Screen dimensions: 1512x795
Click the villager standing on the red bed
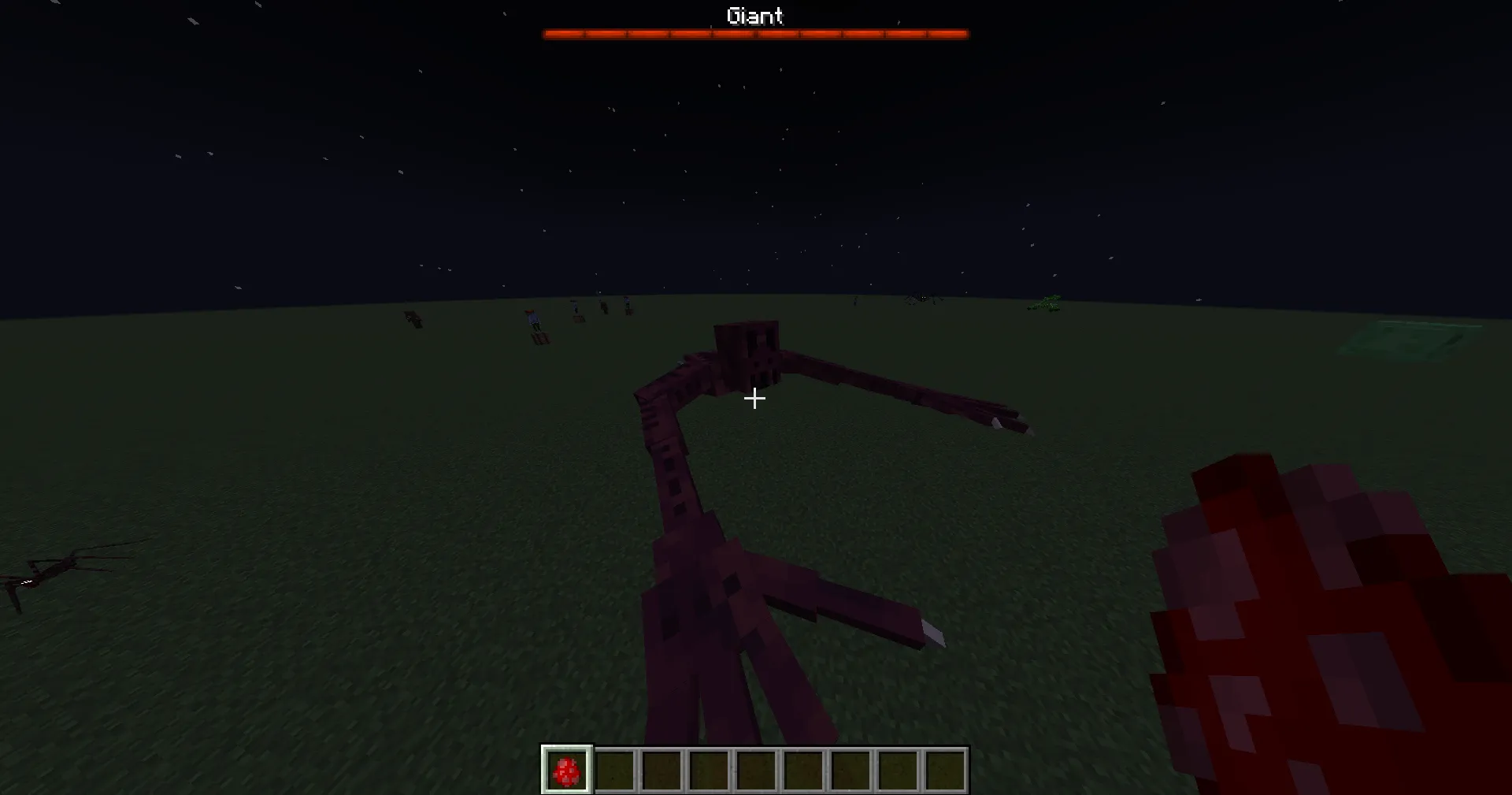pyautogui.click(x=535, y=318)
